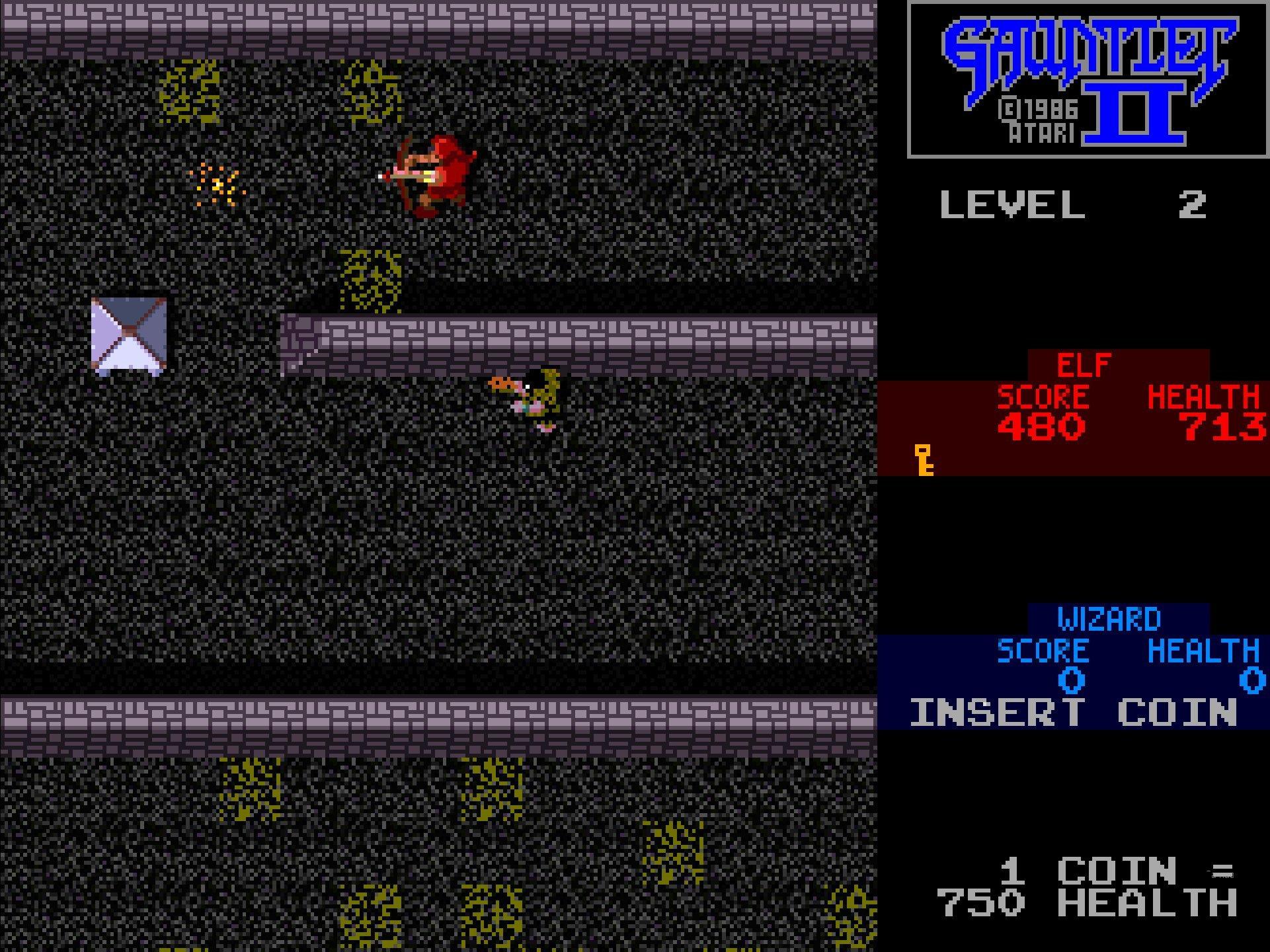
Task: Click the silver exit tile
Action: click(x=130, y=334)
